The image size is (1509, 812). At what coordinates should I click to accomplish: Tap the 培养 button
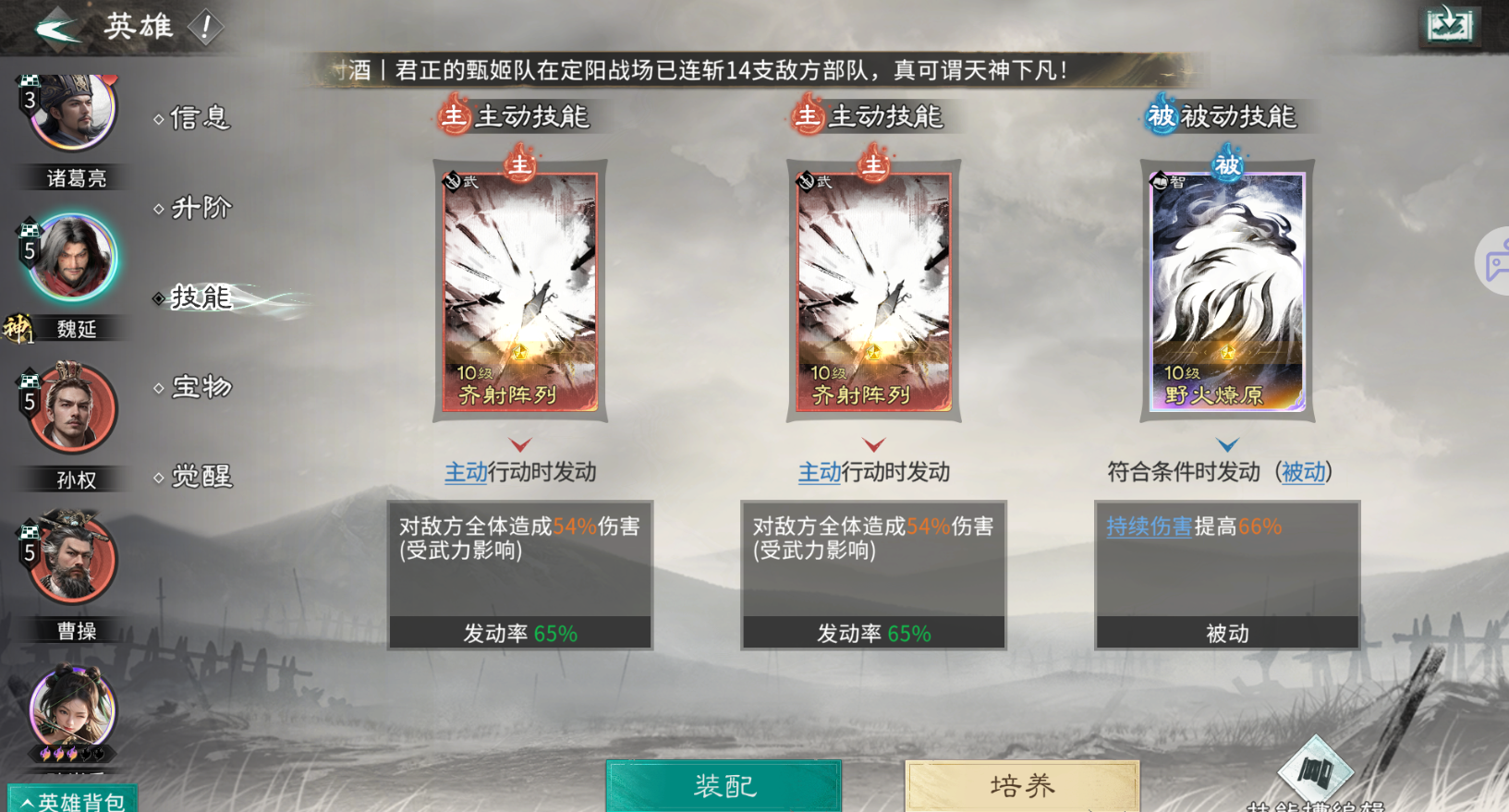pos(1021,786)
